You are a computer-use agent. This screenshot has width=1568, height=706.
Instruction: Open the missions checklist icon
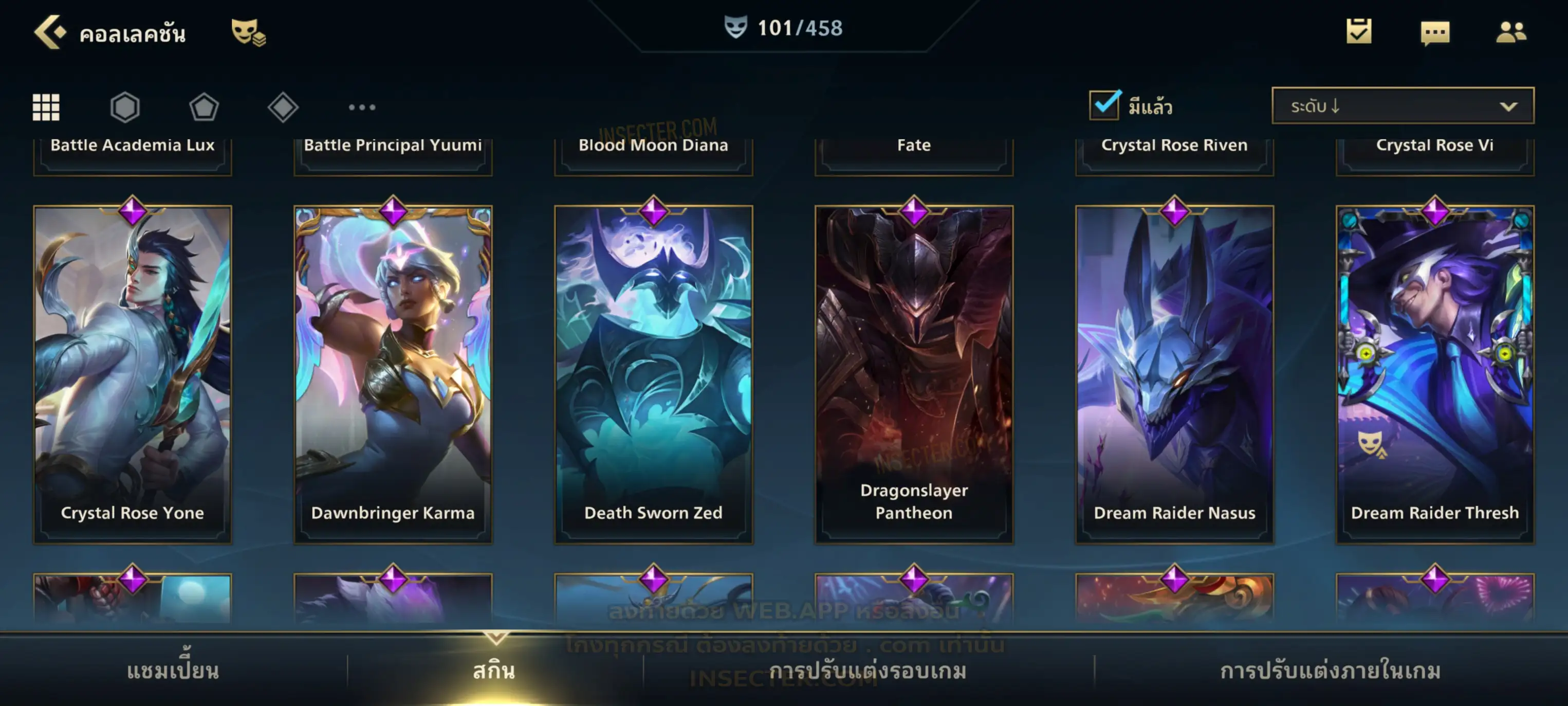[1359, 32]
